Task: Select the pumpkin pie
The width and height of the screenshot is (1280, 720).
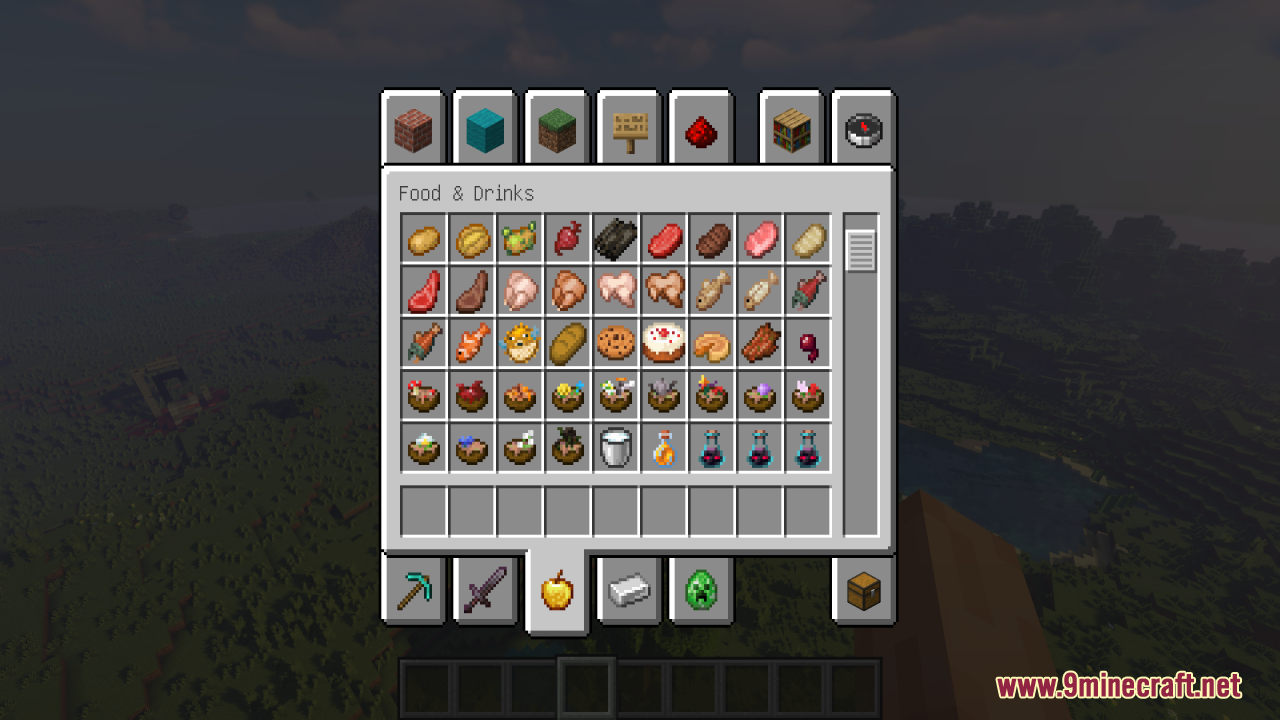Action: pos(711,343)
